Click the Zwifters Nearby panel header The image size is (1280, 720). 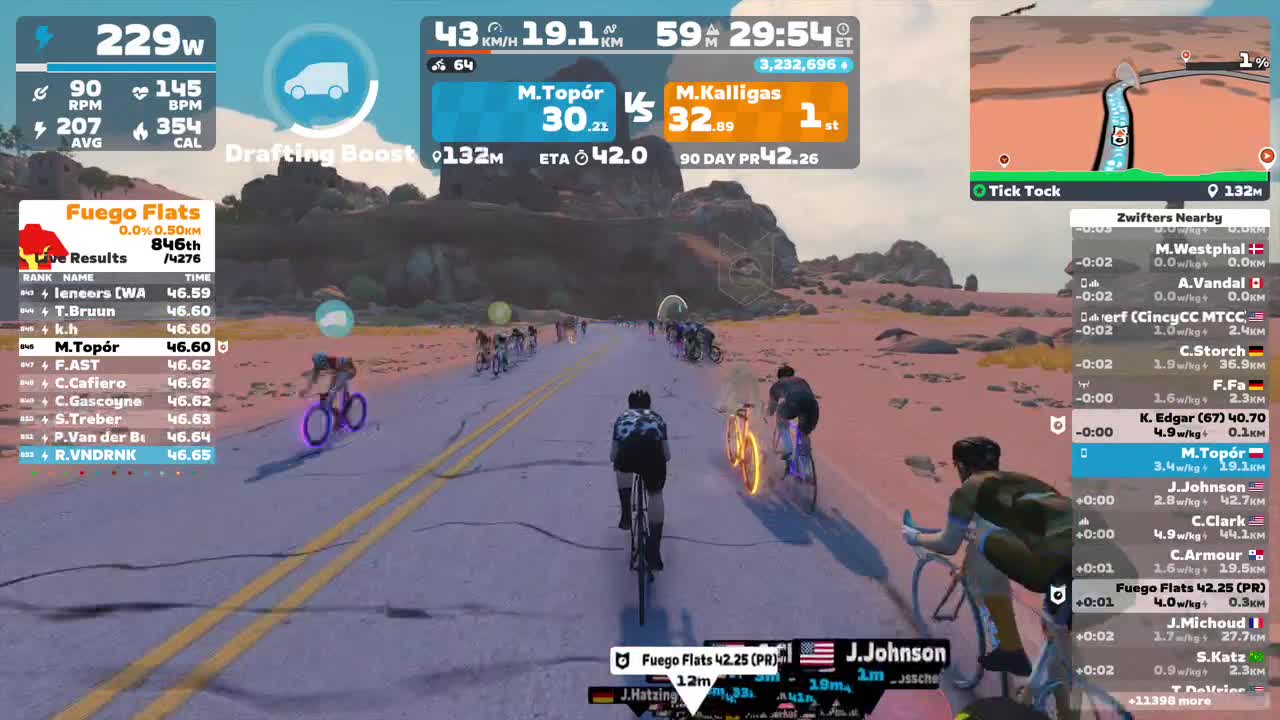[x=1170, y=217]
